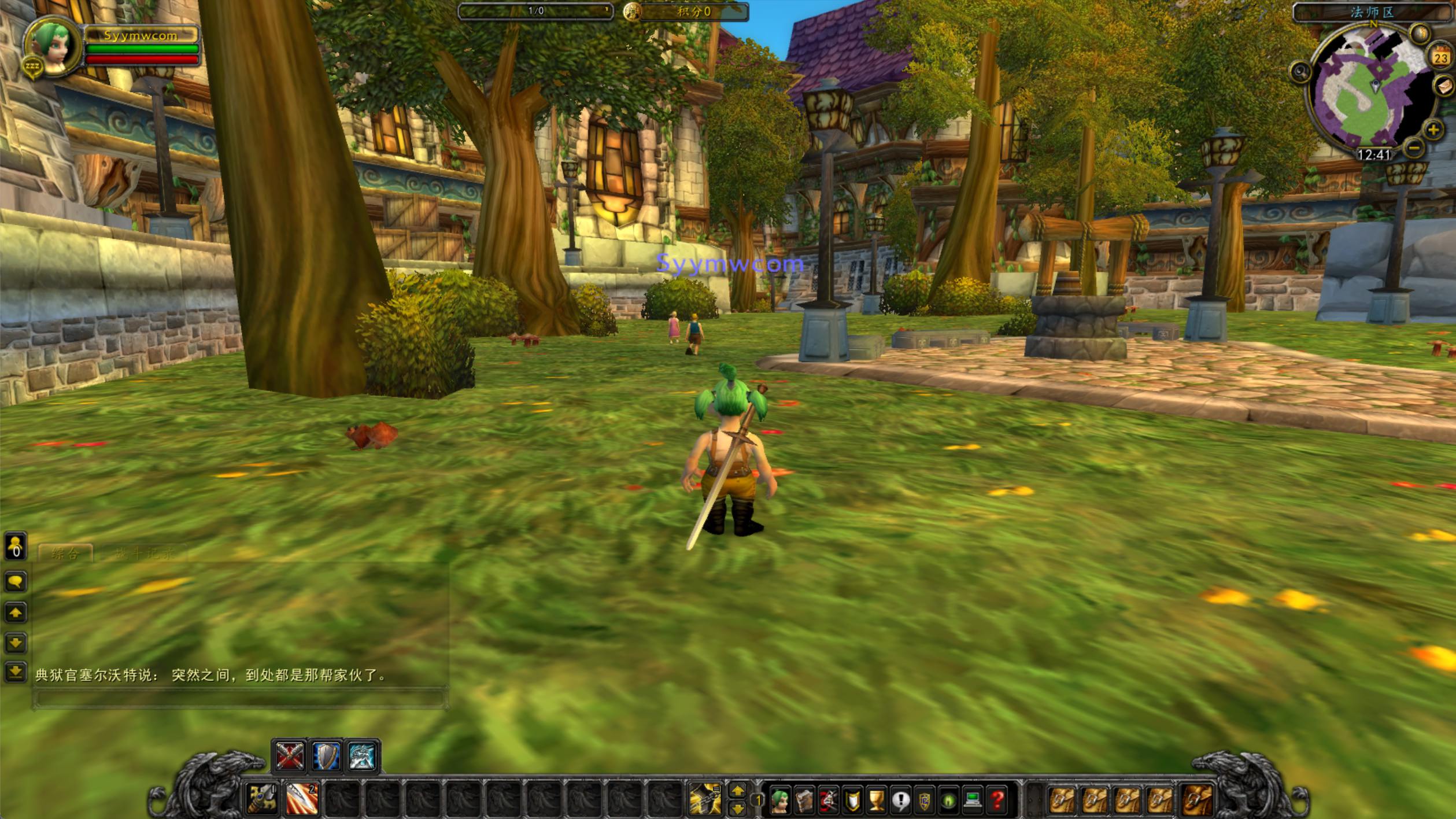Click the mail envelope icon by the minimap

pos(1444,87)
